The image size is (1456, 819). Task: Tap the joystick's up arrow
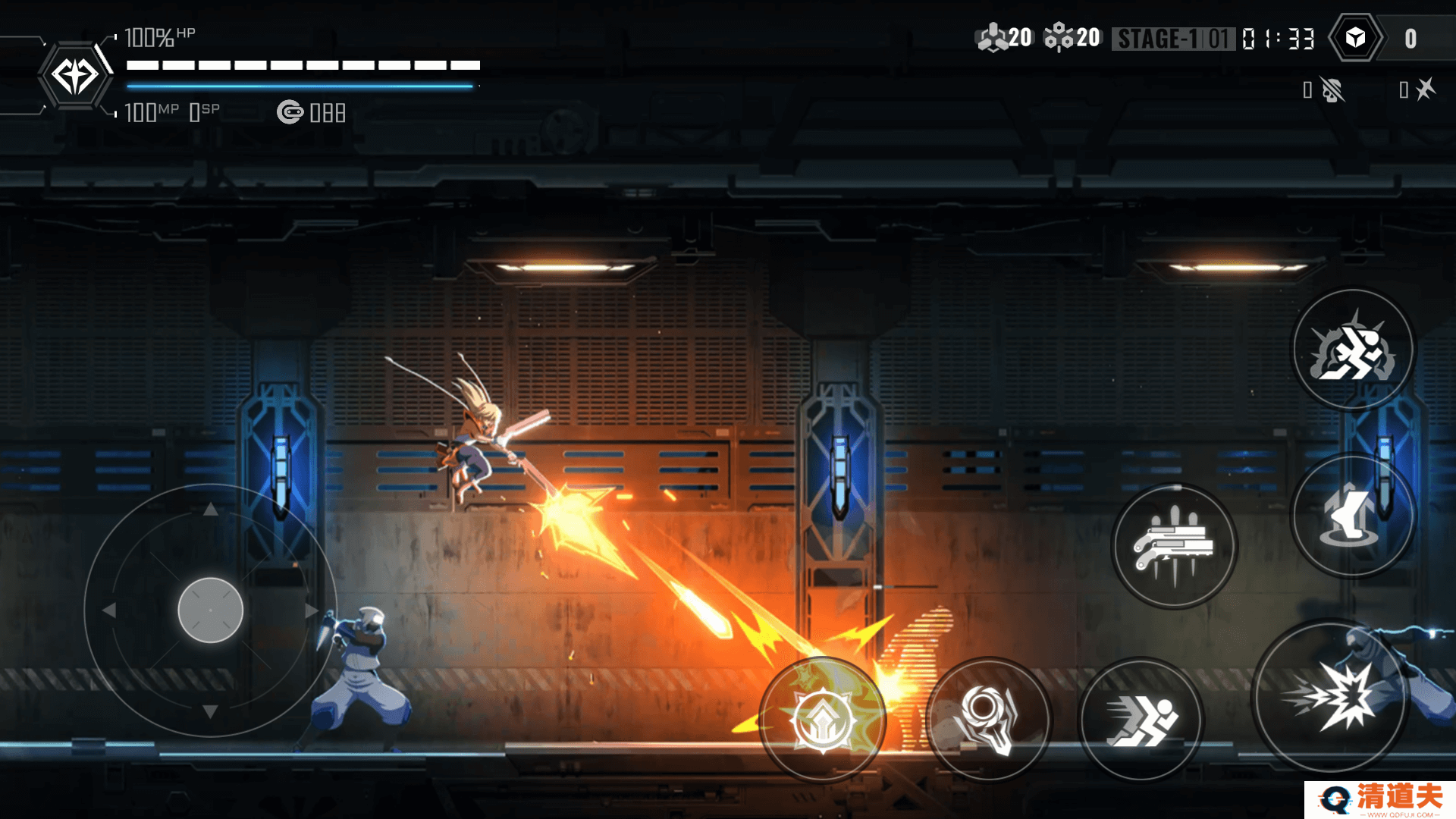(x=211, y=510)
